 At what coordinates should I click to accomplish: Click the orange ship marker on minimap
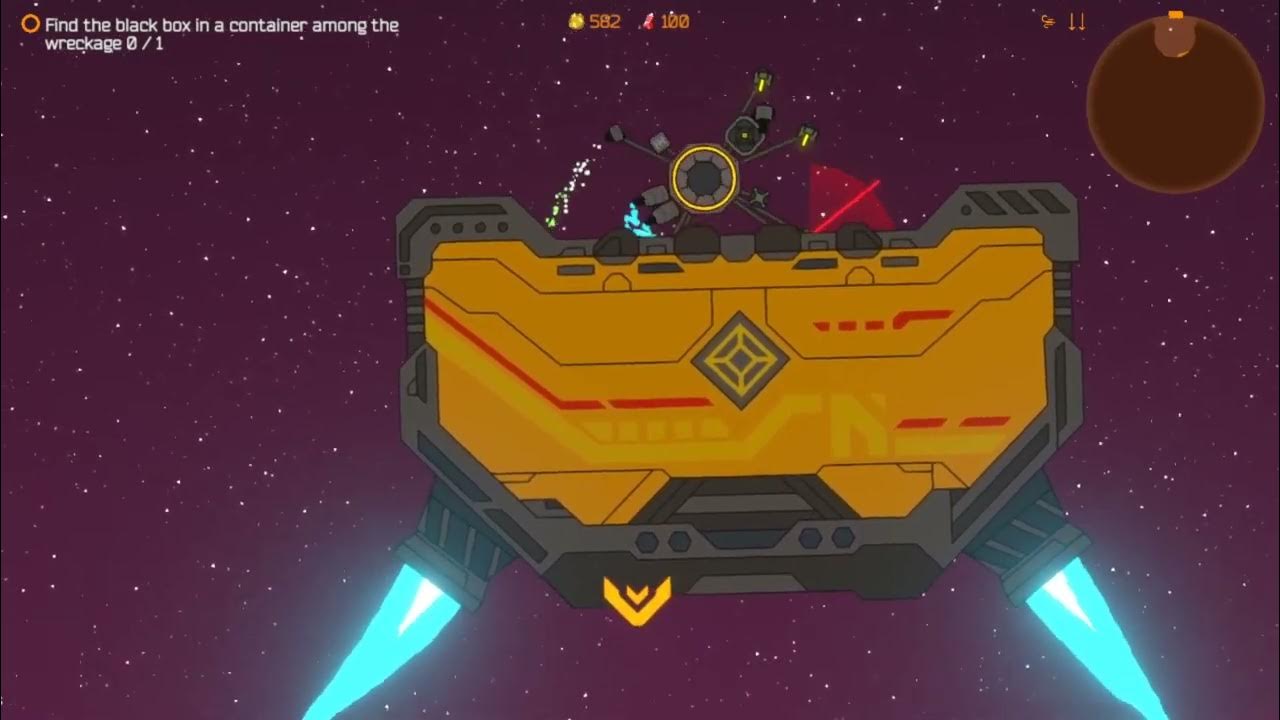point(1175,15)
